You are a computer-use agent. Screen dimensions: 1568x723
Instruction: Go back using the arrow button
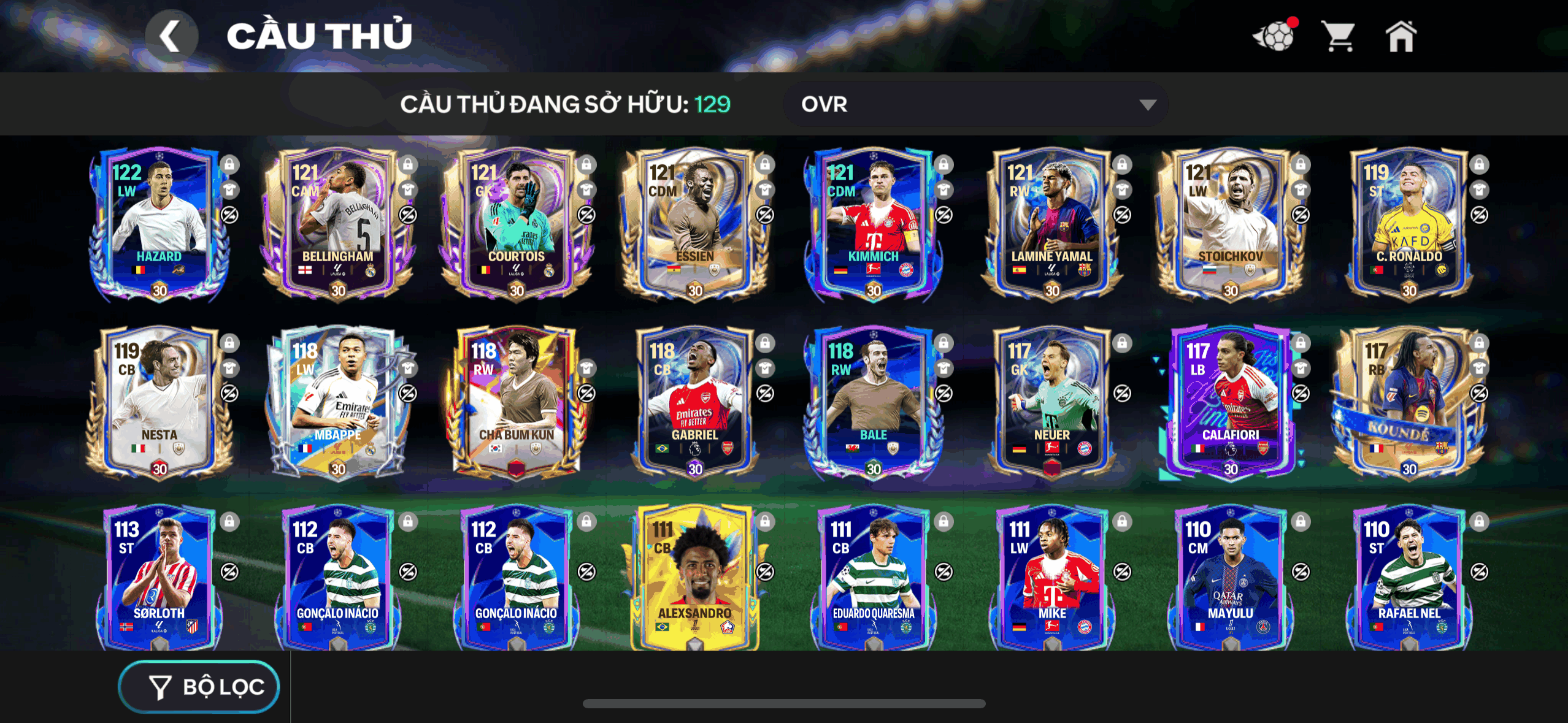click(x=171, y=36)
